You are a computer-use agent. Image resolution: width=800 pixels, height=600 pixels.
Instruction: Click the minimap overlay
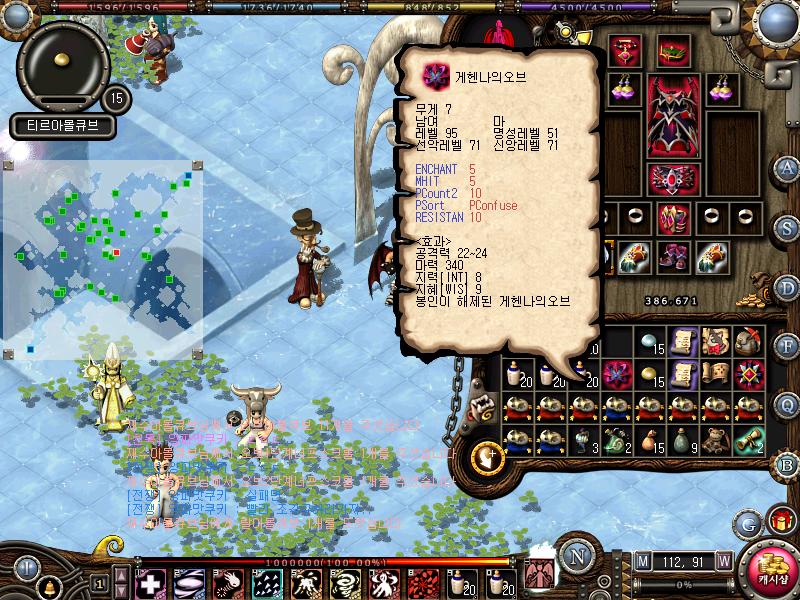tap(103, 258)
